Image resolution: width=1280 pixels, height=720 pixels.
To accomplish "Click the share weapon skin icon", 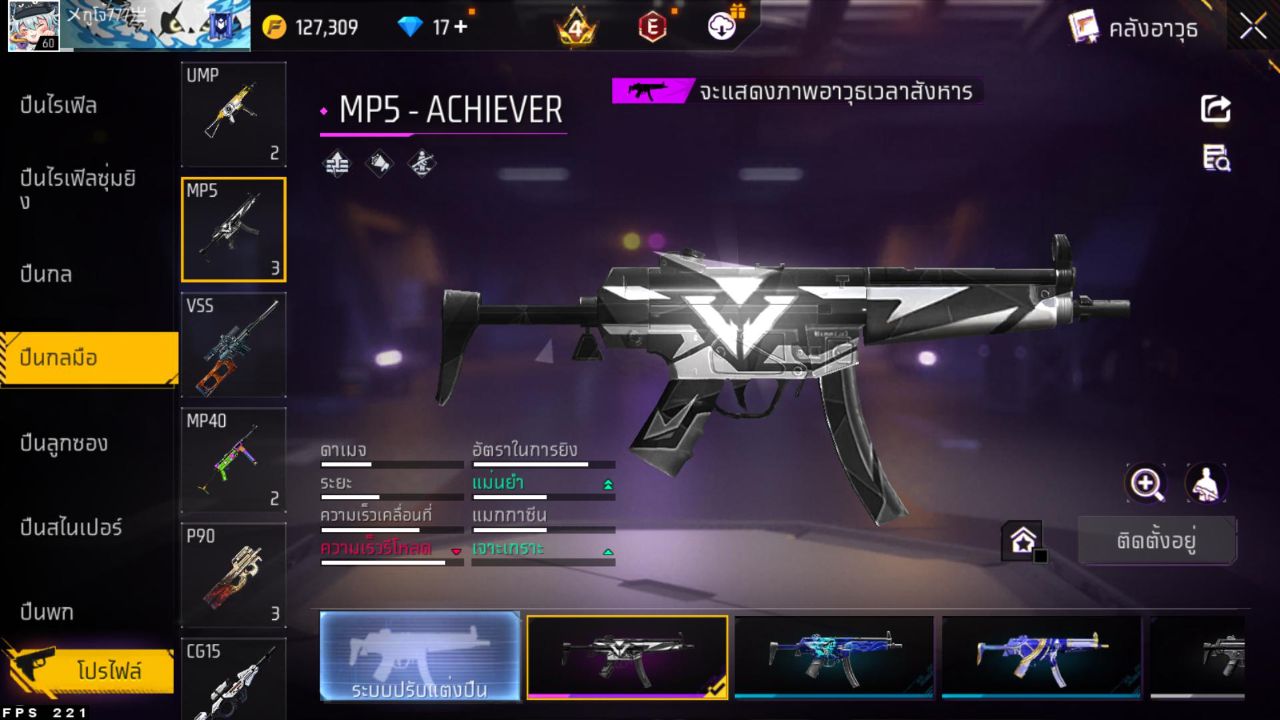I will 1215,110.
